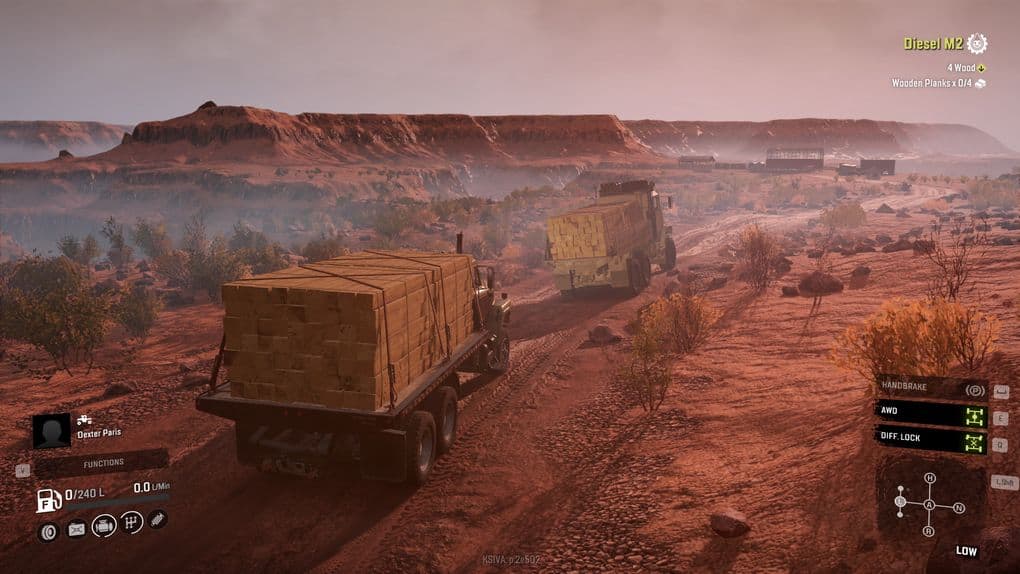Screen dimensions: 1020x574
Task: Shift to the R reverse gear node
Action: (x=928, y=531)
